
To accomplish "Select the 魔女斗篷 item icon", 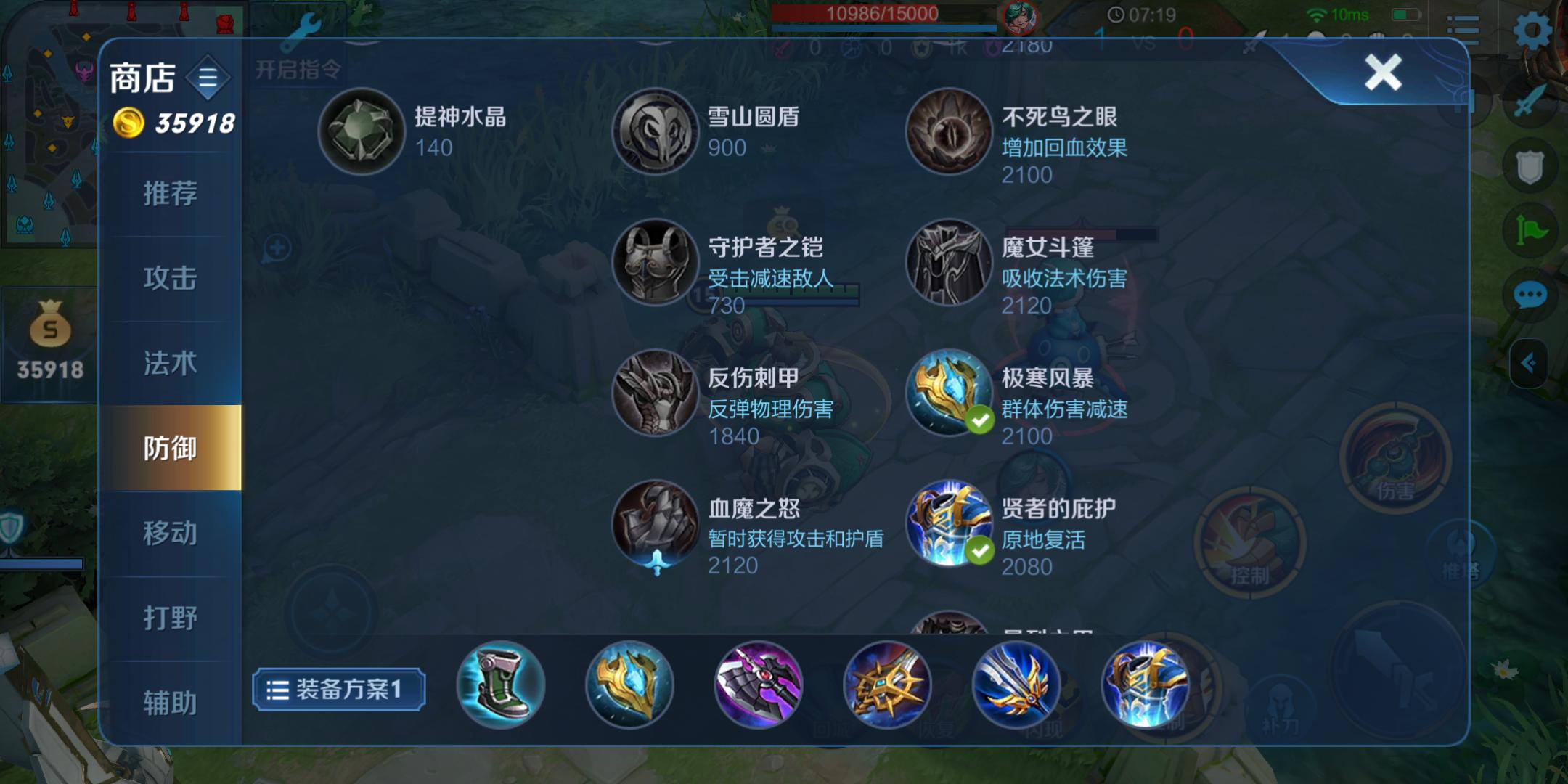I will point(950,263).
